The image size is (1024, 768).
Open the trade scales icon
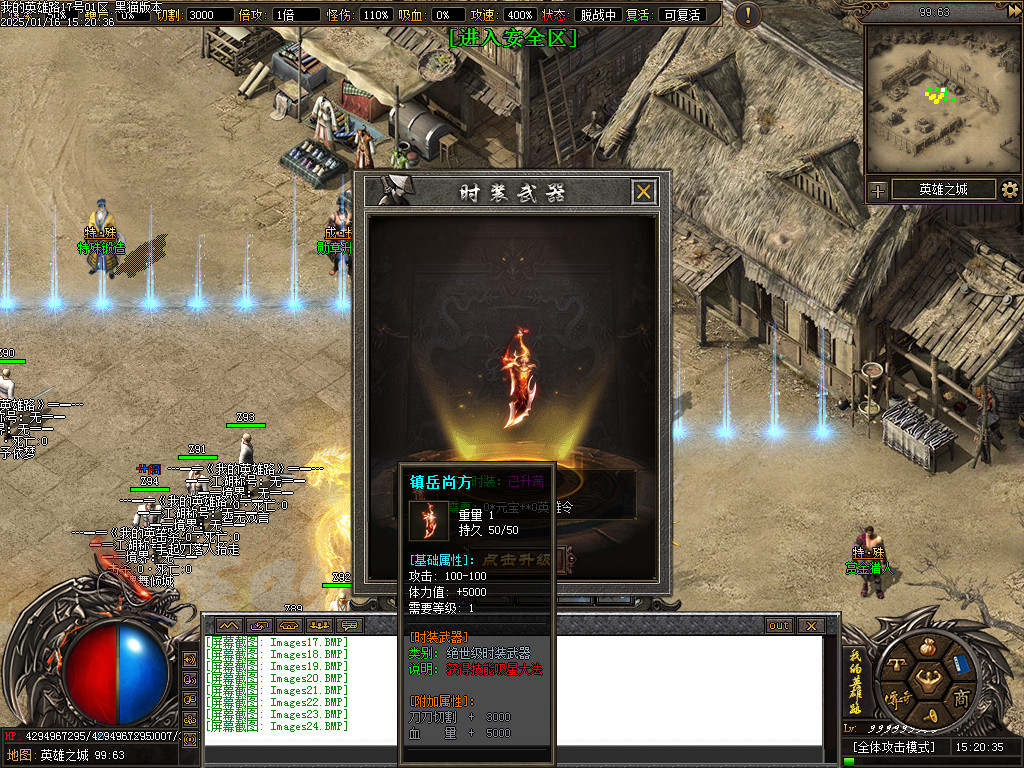(894, 663)
